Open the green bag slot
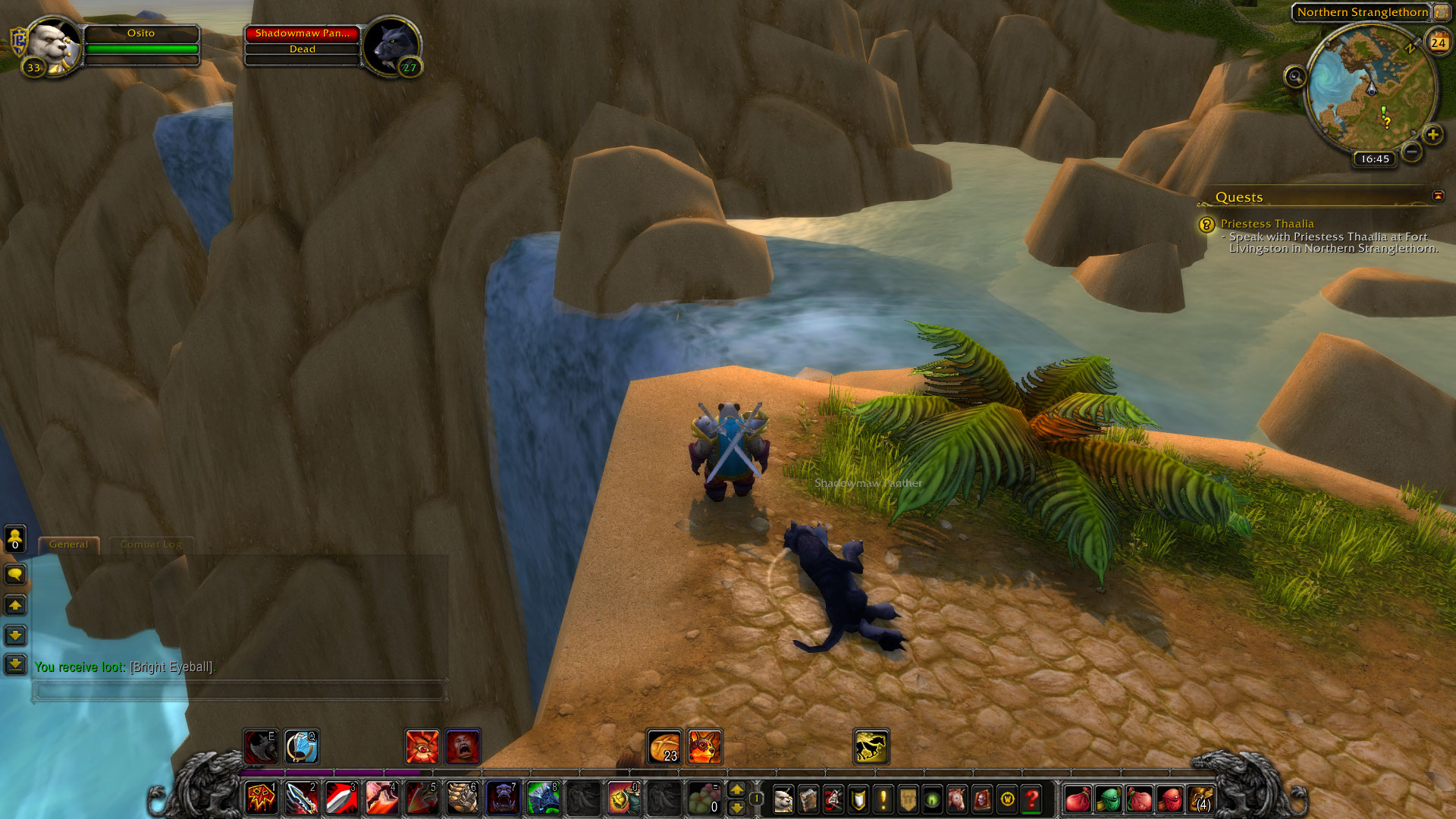The height and width of the screenshot is (819, 1456). (x=1108, y=799)
